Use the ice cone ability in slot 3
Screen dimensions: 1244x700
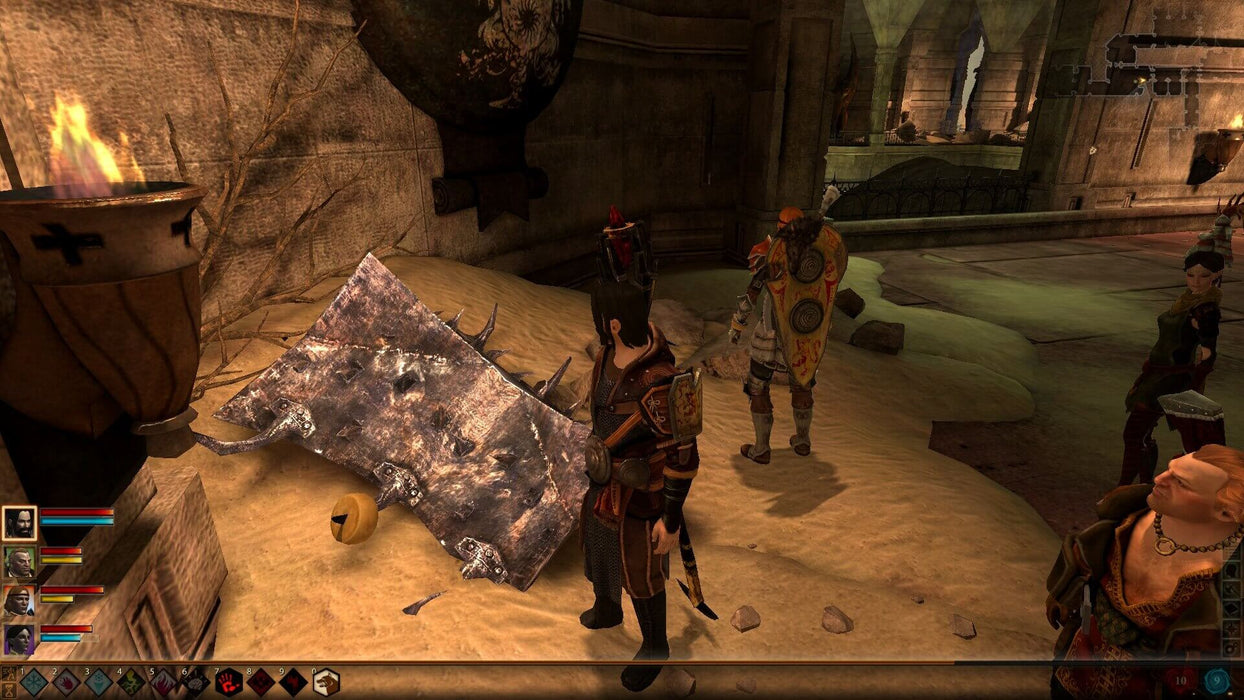(x=98, y=682)
